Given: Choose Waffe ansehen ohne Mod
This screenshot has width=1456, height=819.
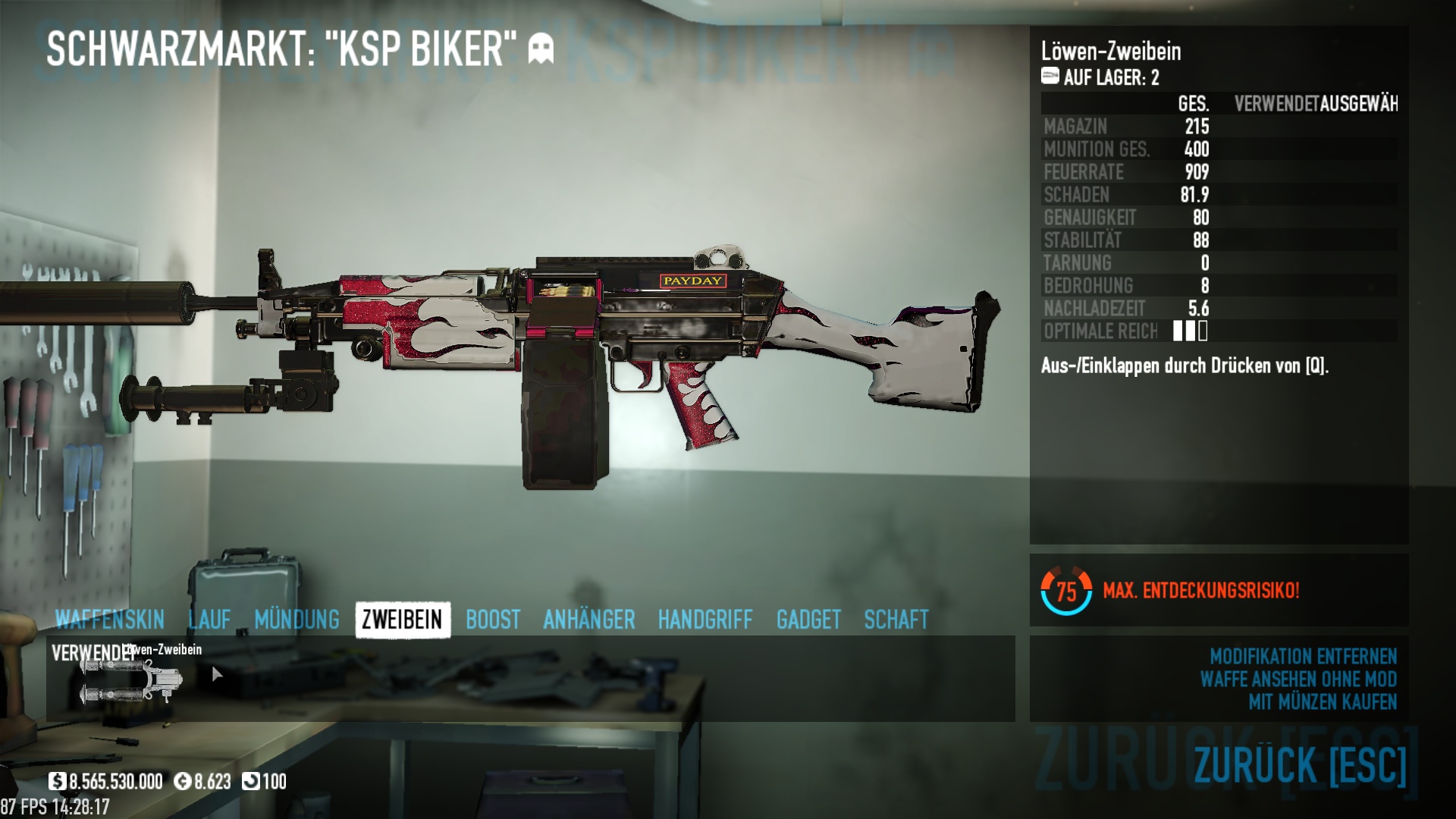Looking at the screenshot, I should pyautogui.click(x=1298, y=679).
